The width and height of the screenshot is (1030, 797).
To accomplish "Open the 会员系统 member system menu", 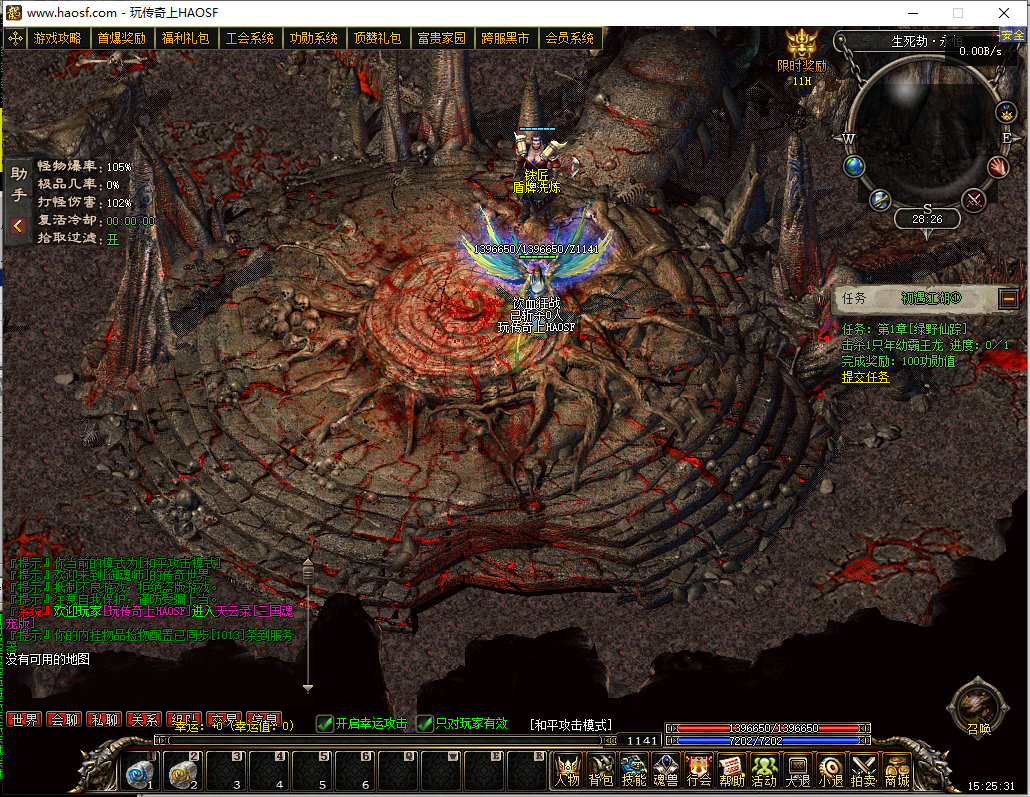I will tap(569, 39).
